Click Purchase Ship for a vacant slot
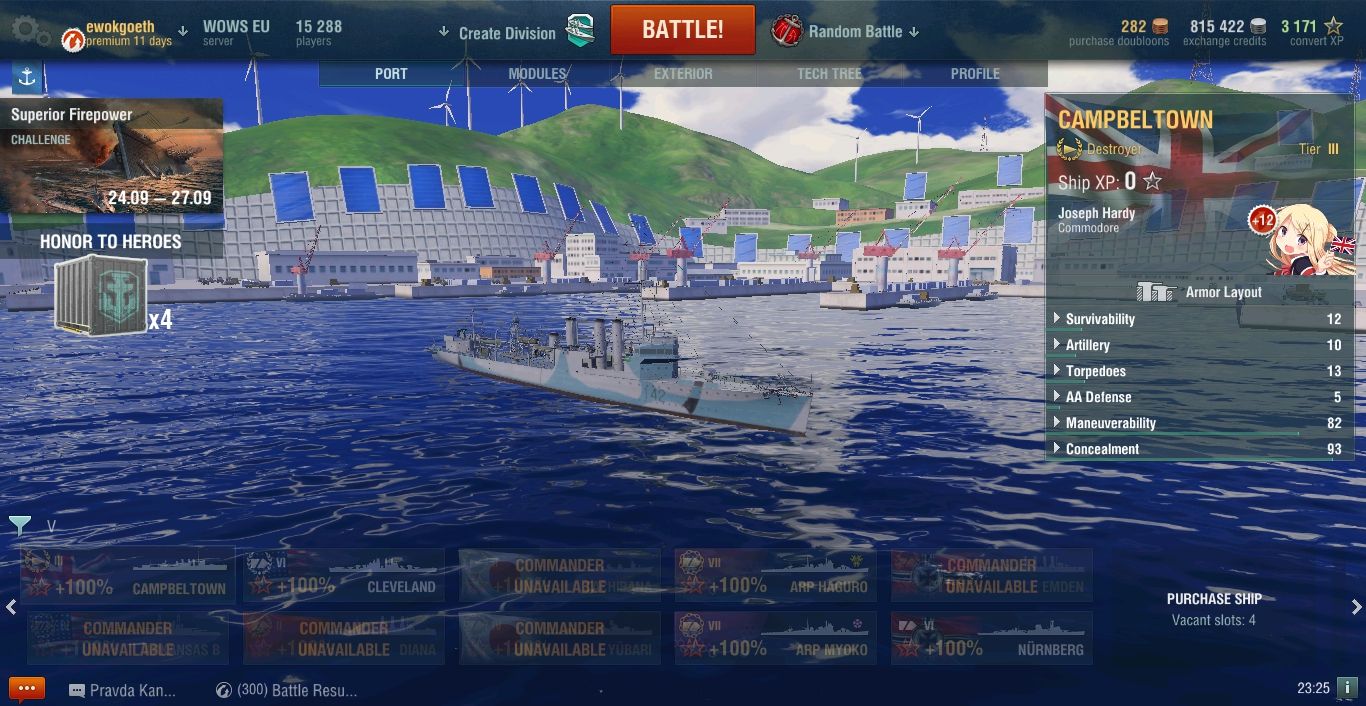Image resolution: width=1366 pixels, height=706 pixels. pos(1213,608)
